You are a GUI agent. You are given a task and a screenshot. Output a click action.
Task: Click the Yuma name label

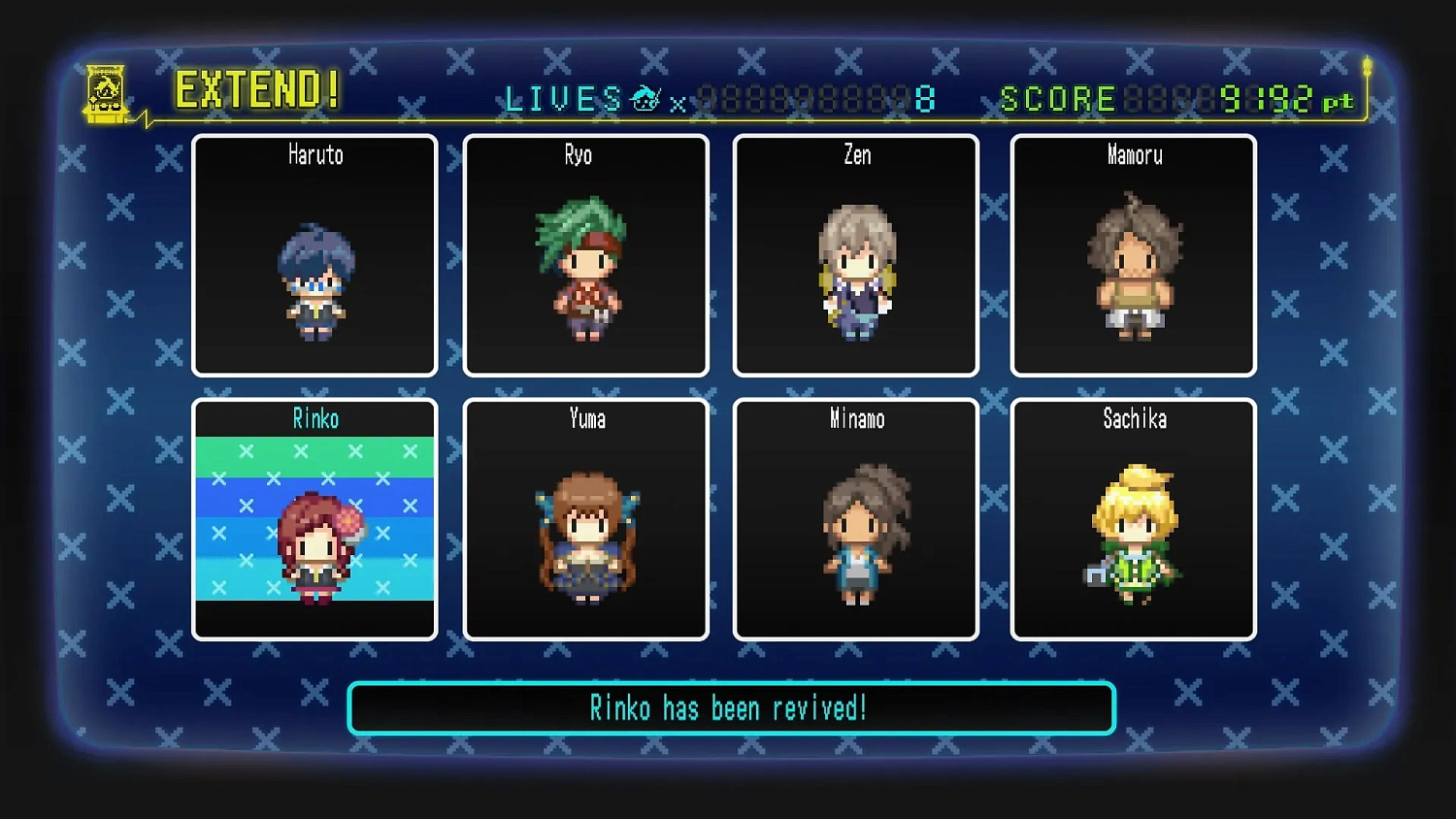pyautogui.click(x=585, y=419)
